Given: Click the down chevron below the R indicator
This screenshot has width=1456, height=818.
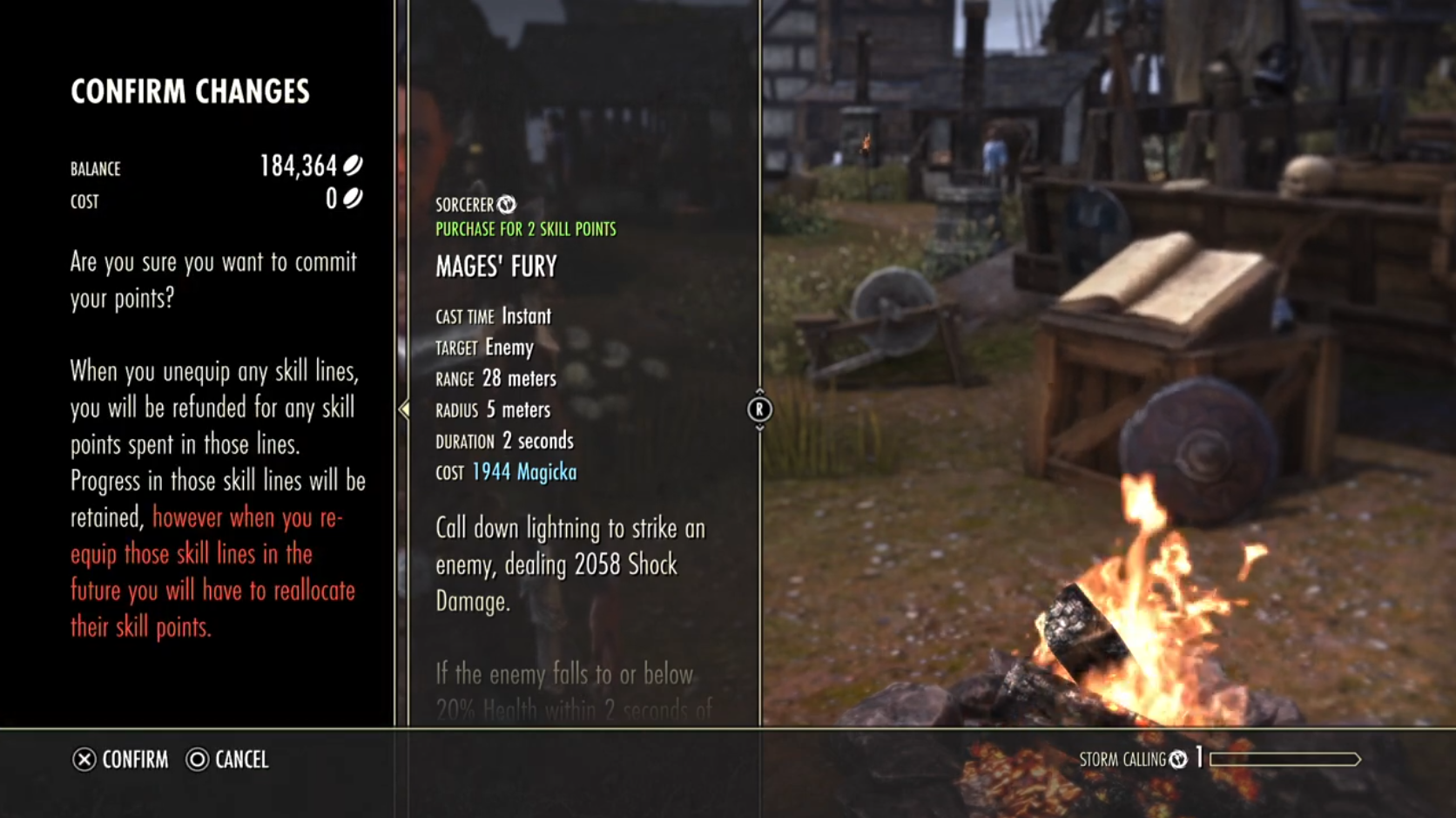Looking at the screenshot, I should (759, 428).
